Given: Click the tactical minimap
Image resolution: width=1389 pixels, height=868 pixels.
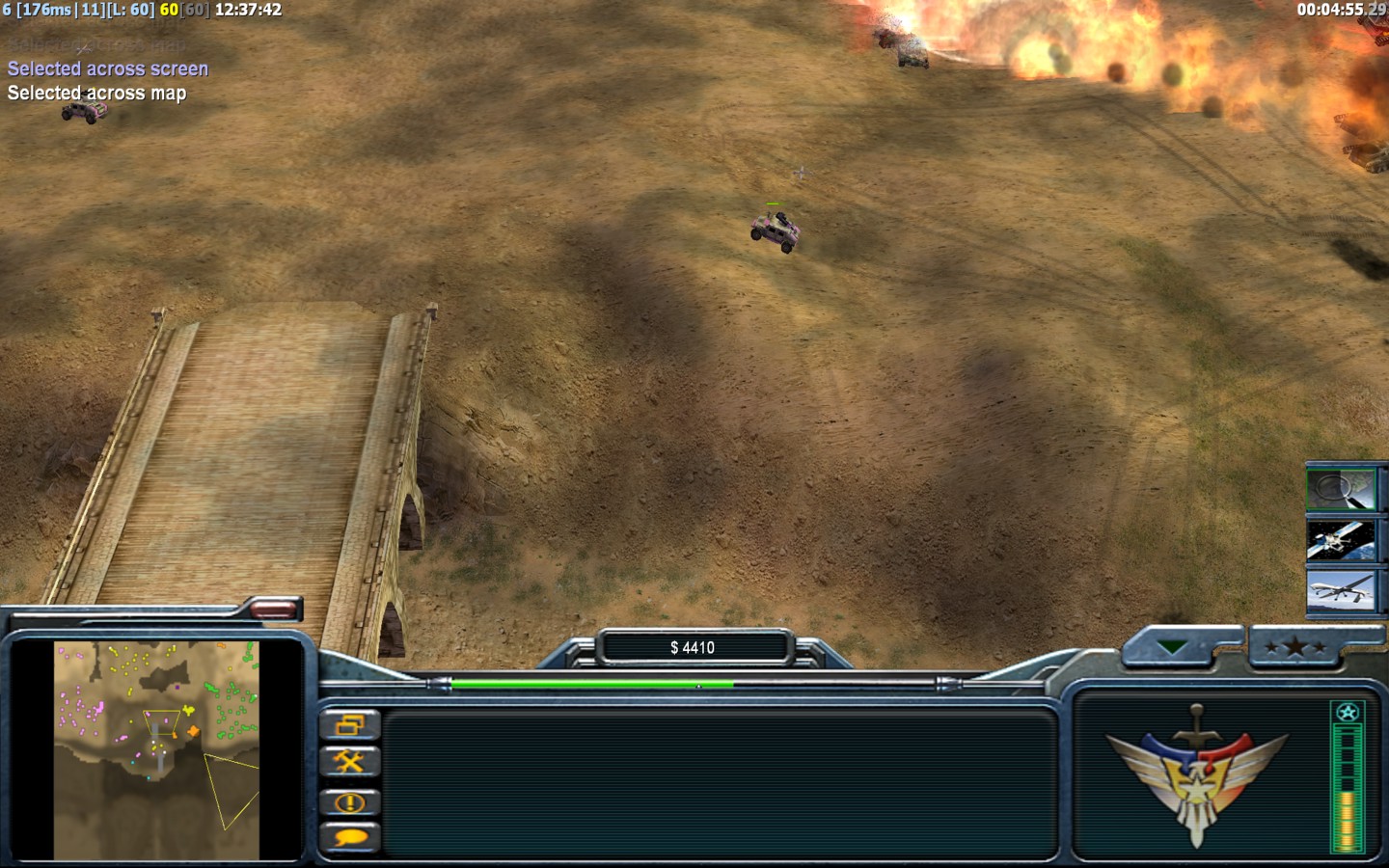Looking at the screenshot, I should [x=156, y=750].
